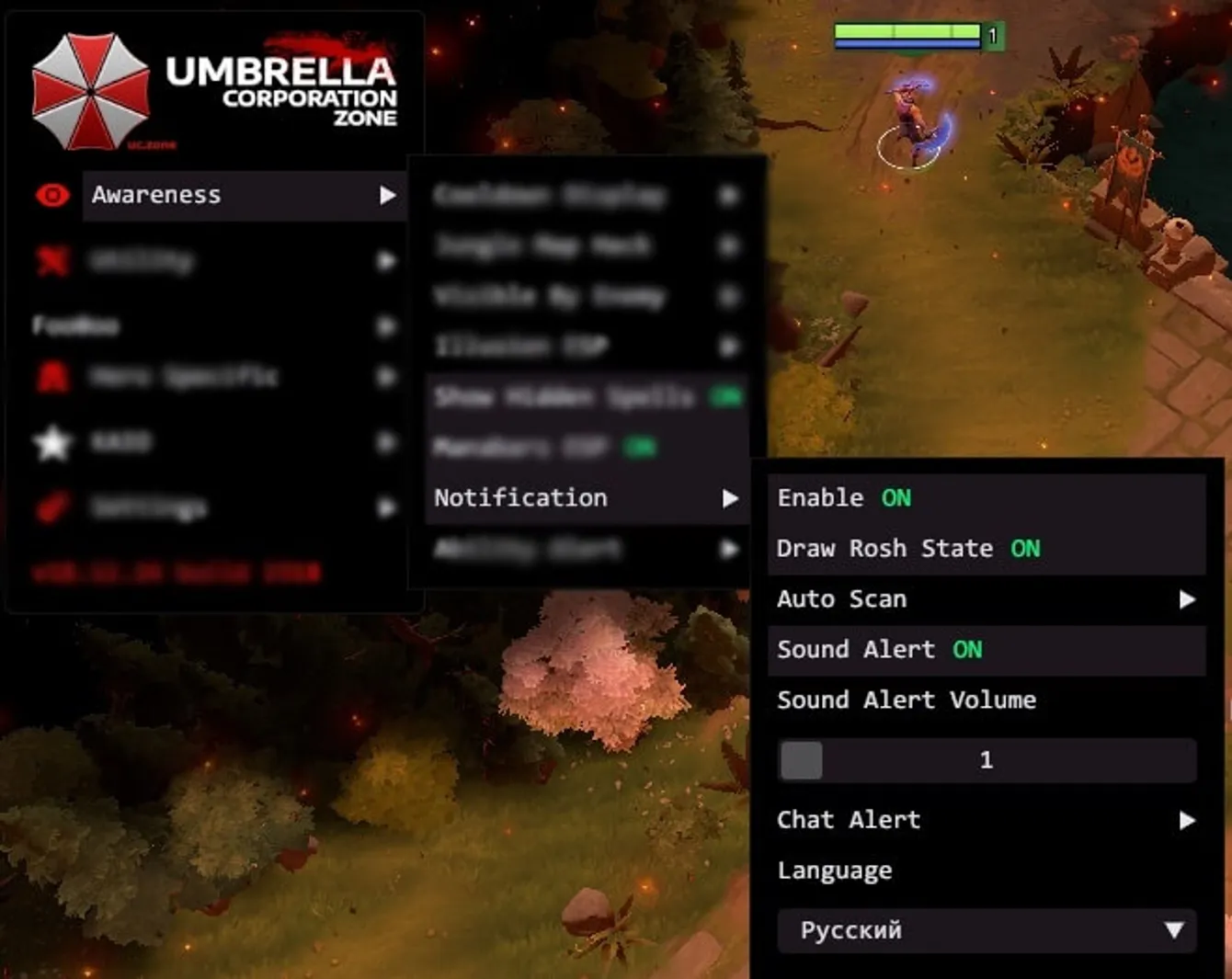Open the Language dropdown showing Русский

986,930
